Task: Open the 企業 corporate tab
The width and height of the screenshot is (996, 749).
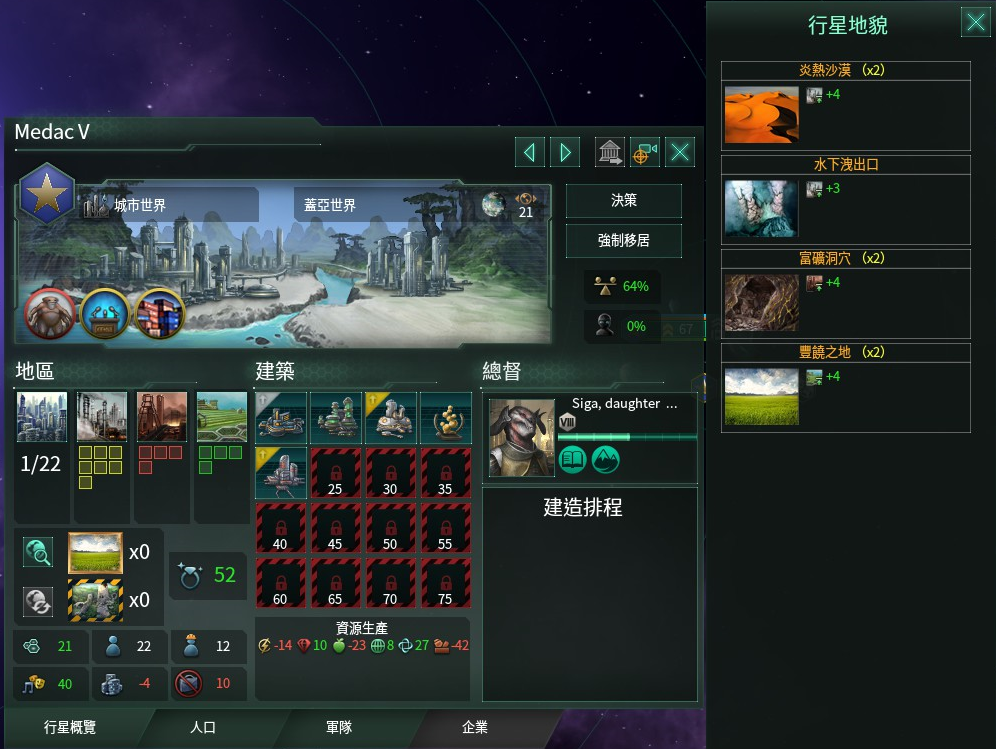Action: (475, 727)
